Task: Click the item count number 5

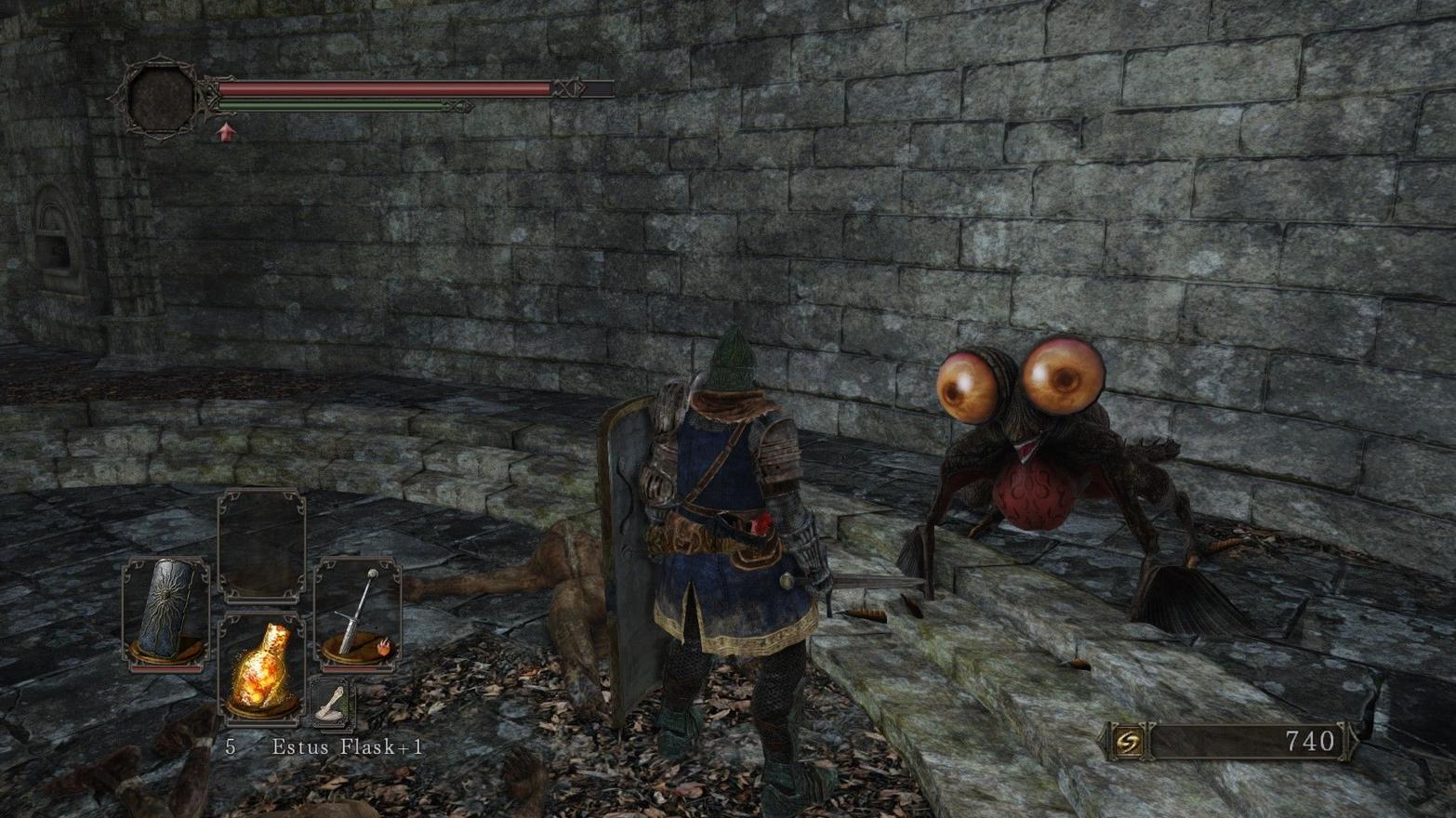Action: point(230,745)
